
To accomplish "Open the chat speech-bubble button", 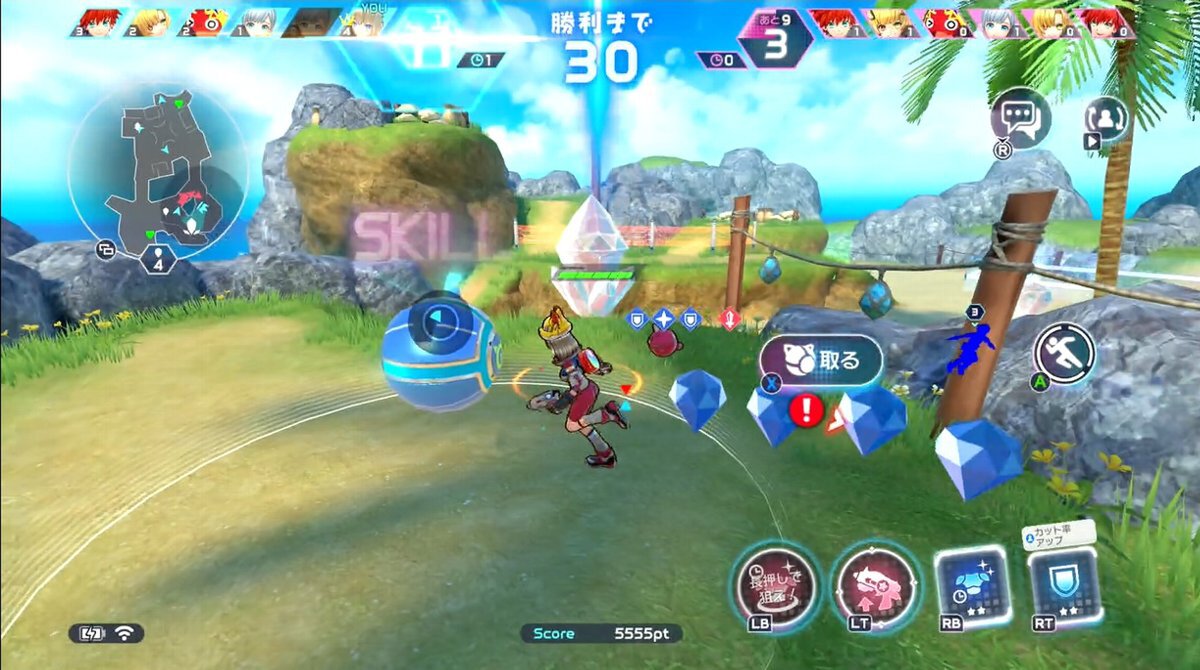I will click(1020, 118).
